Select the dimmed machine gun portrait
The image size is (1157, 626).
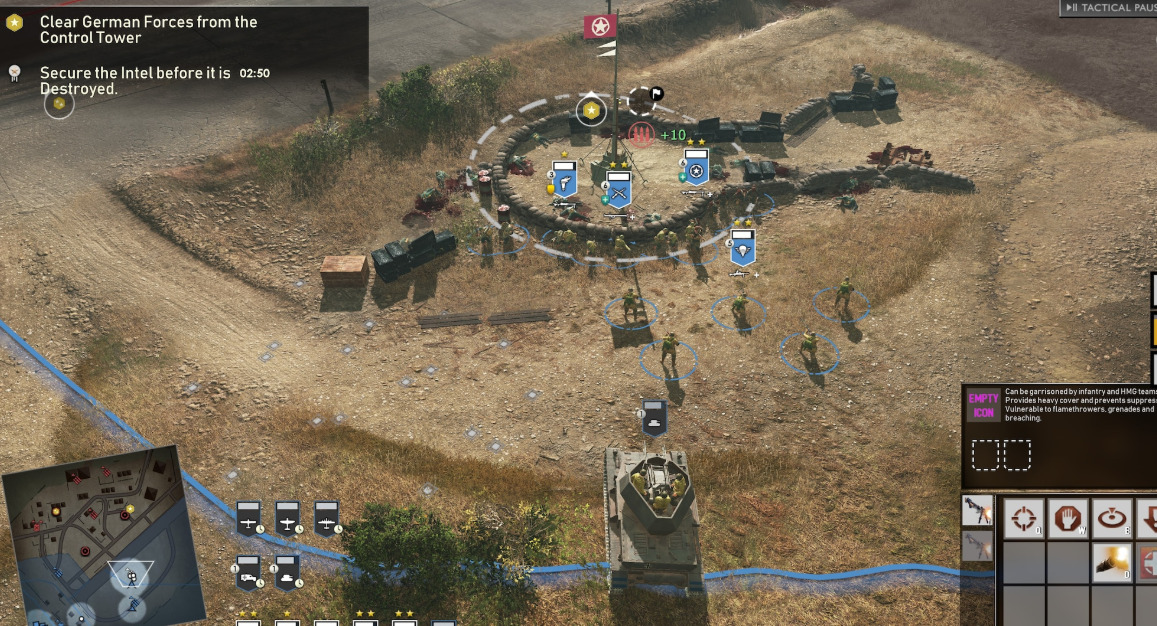pos(978,546)
